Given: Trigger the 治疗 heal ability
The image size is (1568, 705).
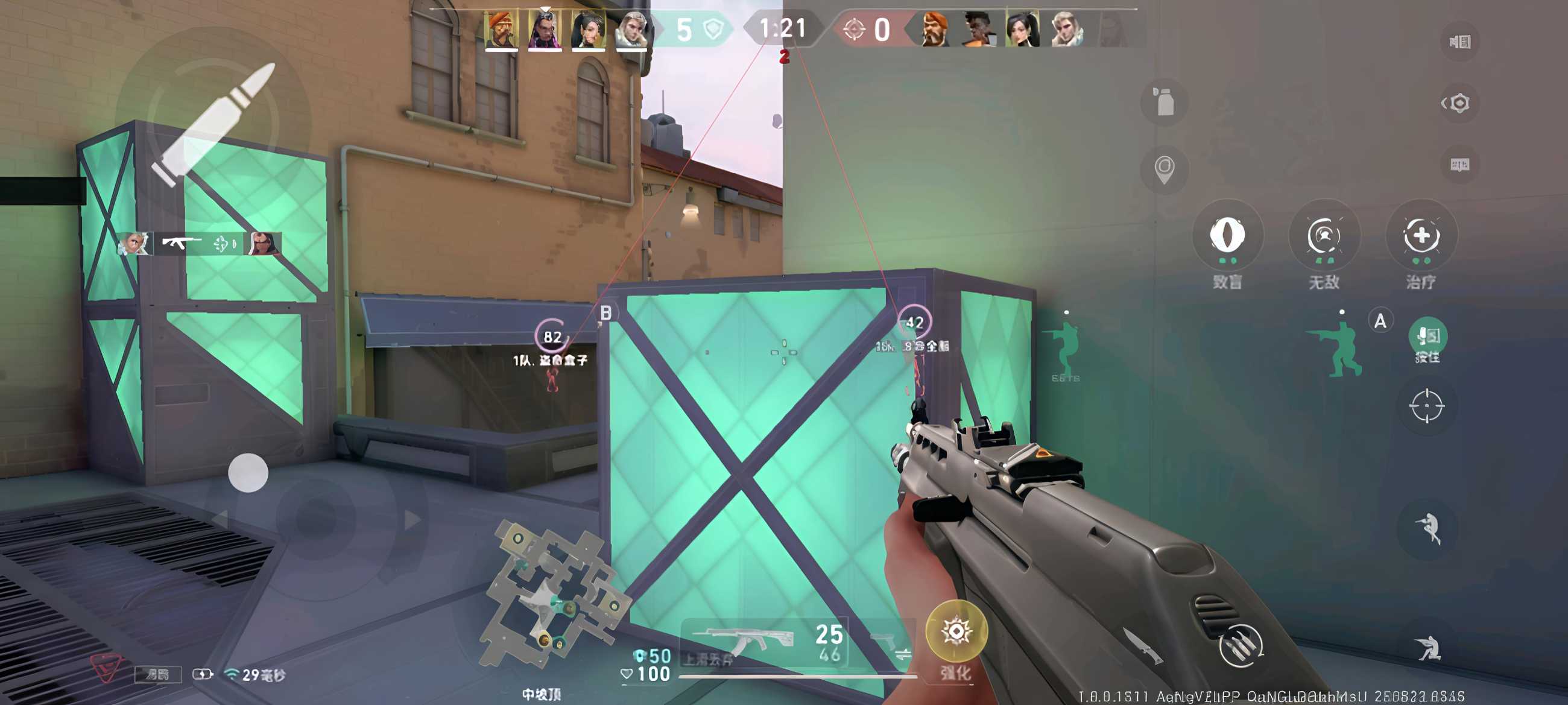Looking at the screenshot, I should (x=1421, y=236).
